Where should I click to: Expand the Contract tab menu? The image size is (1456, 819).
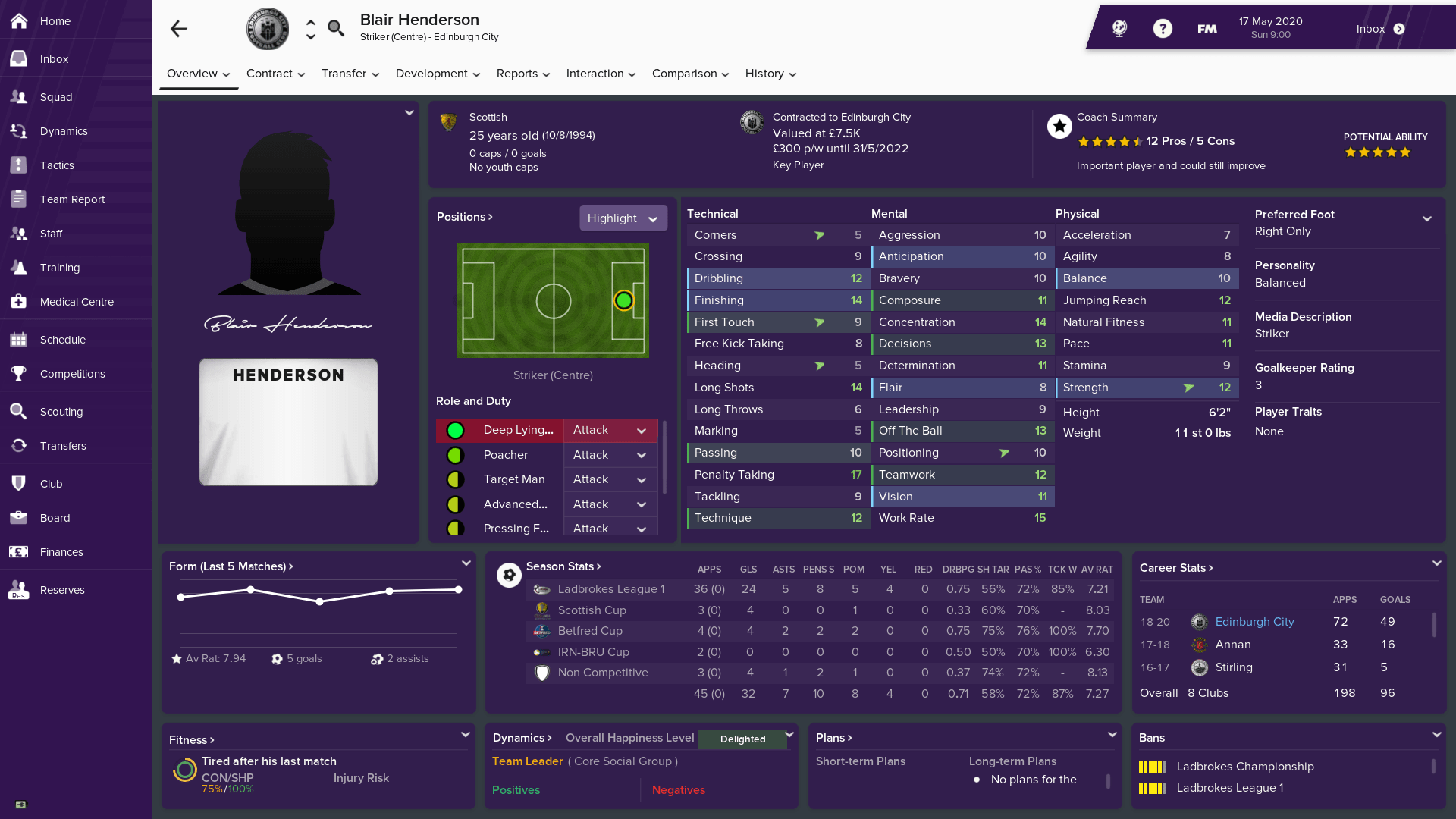click(x=275, y=74)
